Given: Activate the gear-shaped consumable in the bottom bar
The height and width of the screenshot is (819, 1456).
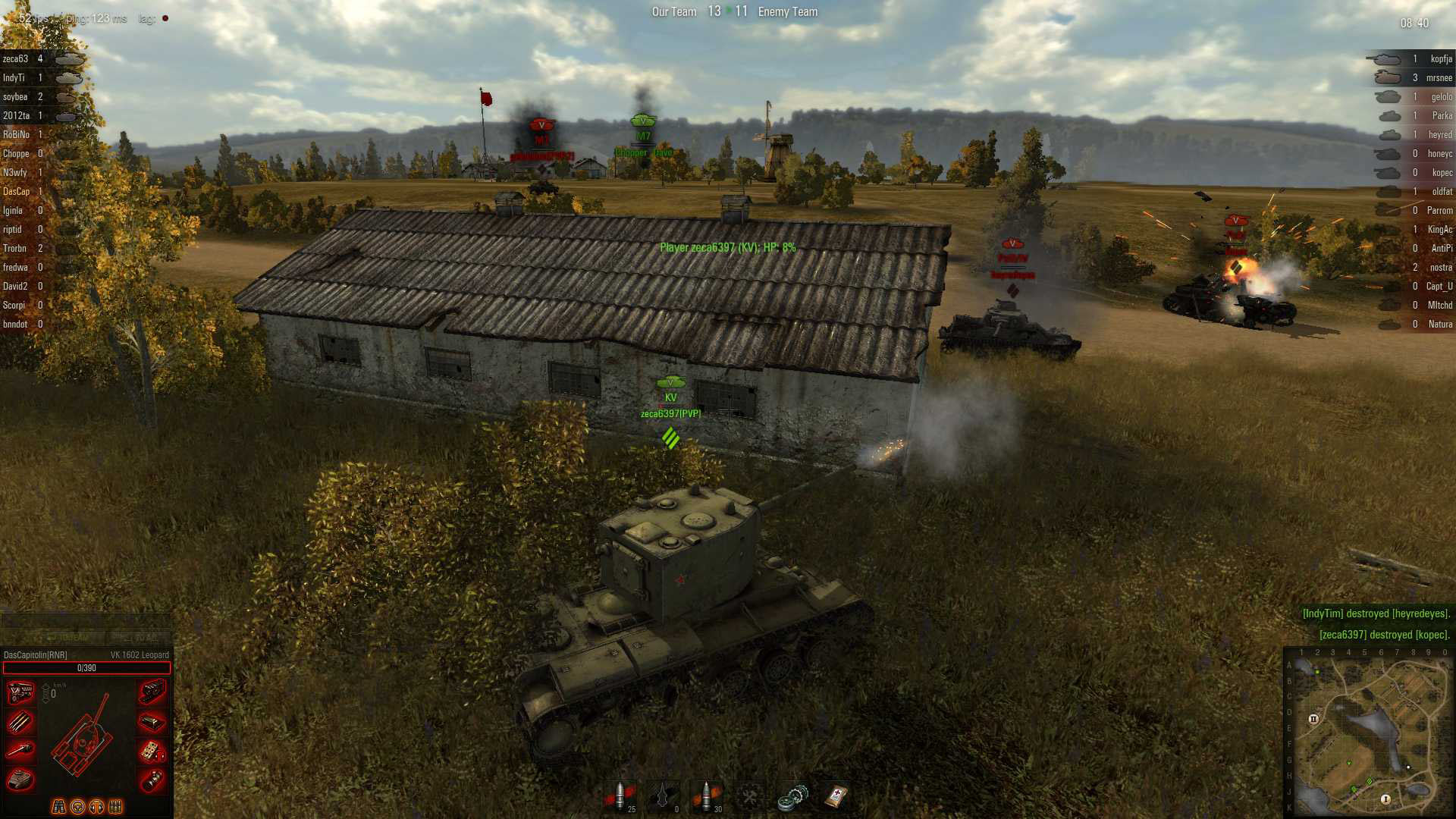Looking at the screenshot, I should [792, 796].
